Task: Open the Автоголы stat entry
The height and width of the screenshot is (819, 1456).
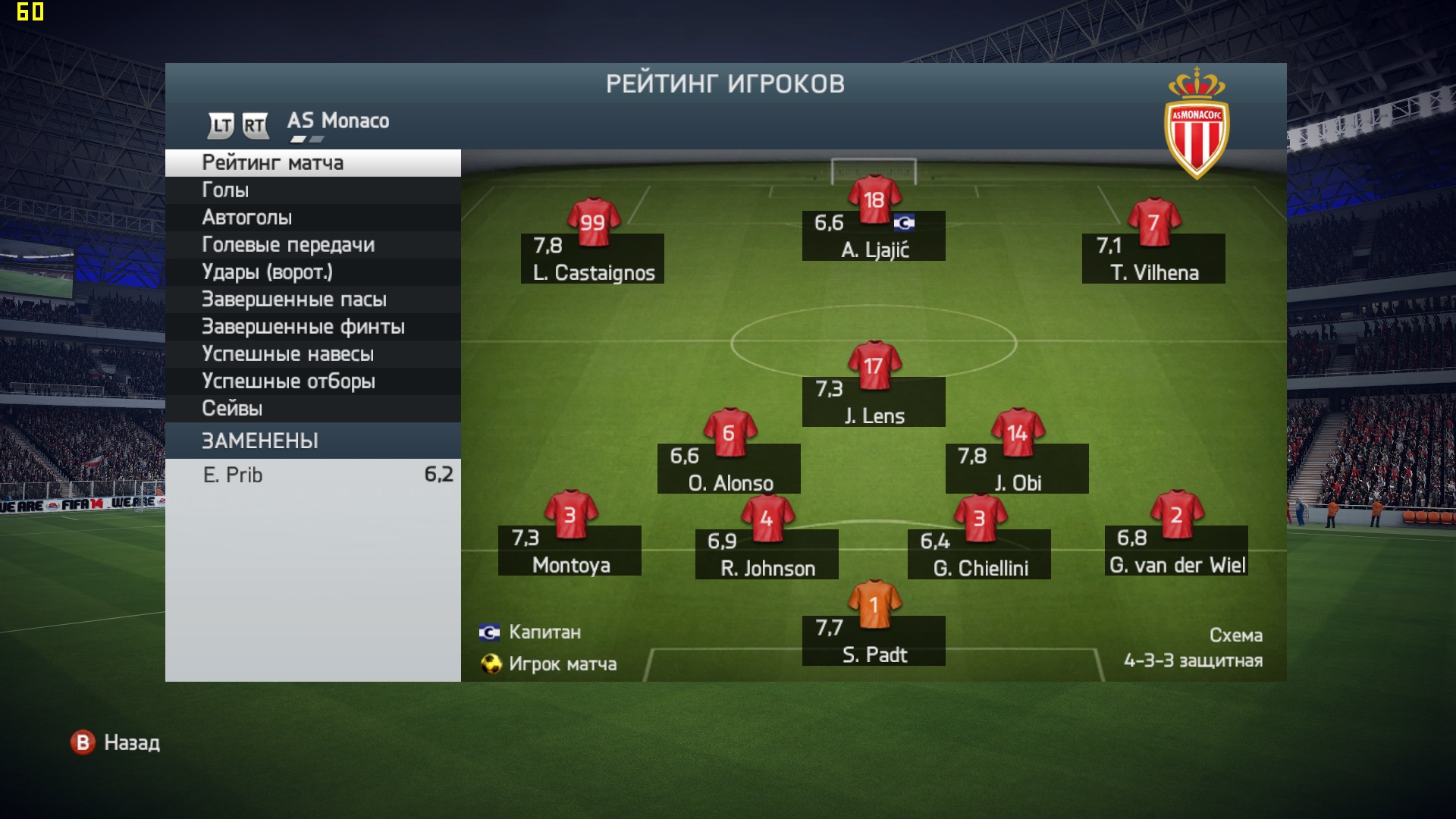Action: (x=312, y=218)
